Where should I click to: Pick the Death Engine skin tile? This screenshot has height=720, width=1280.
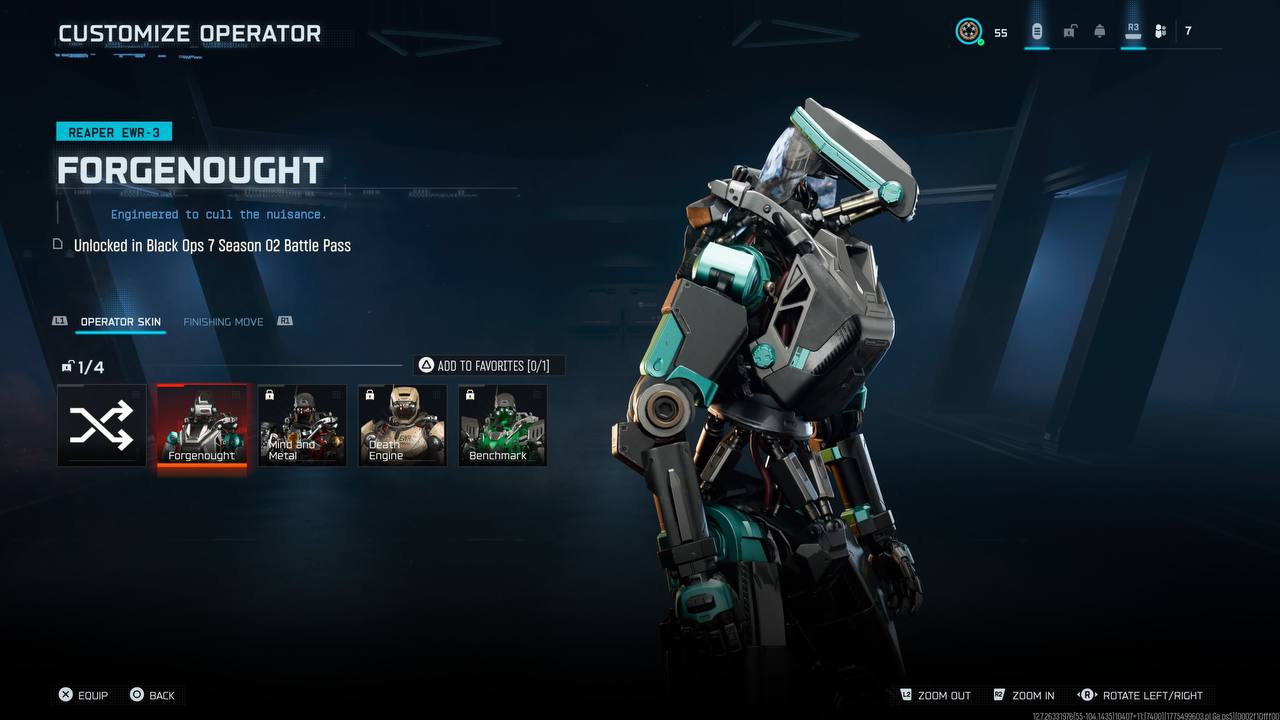click(402, 425)
